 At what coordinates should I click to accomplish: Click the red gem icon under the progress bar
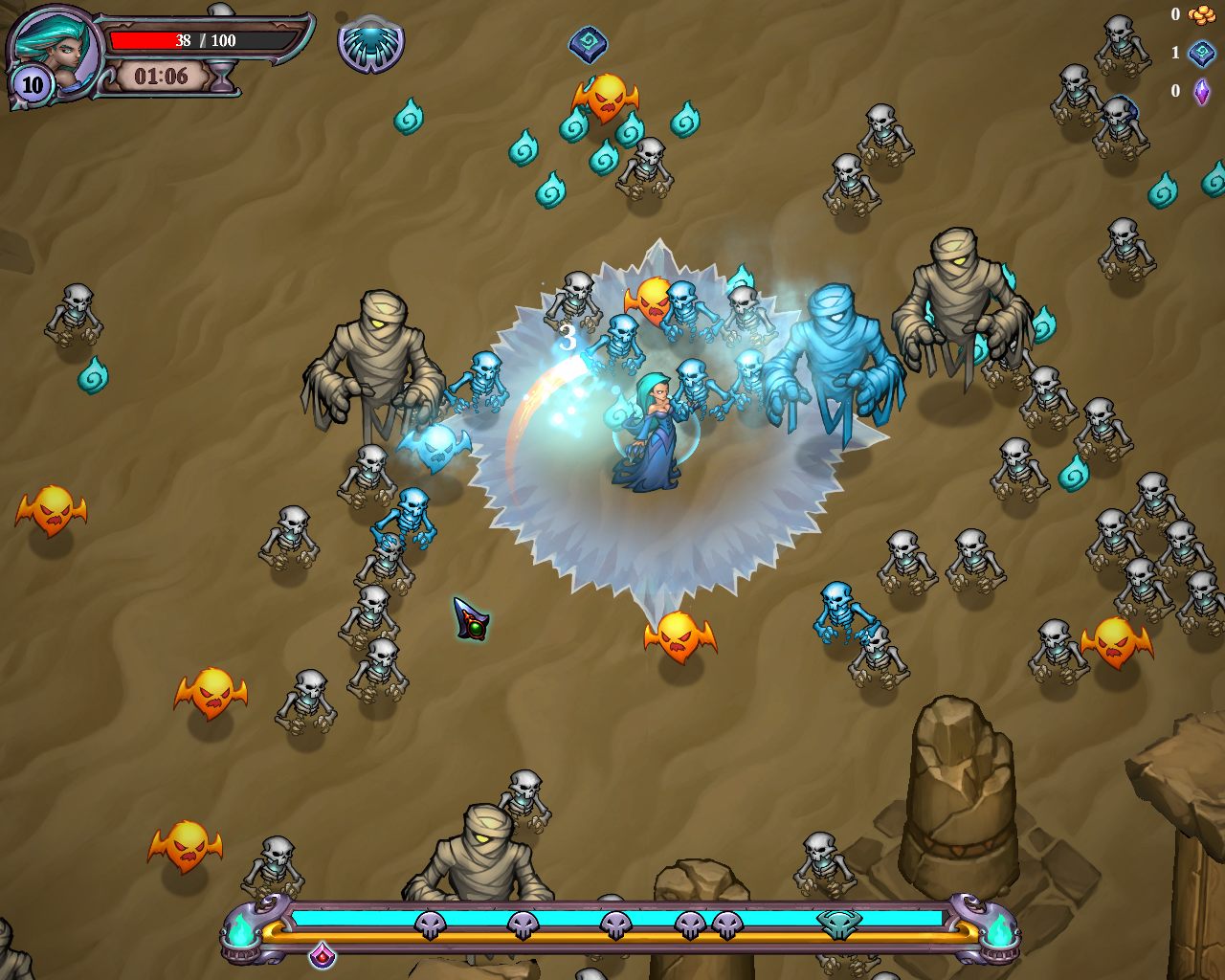coord(322,953)
